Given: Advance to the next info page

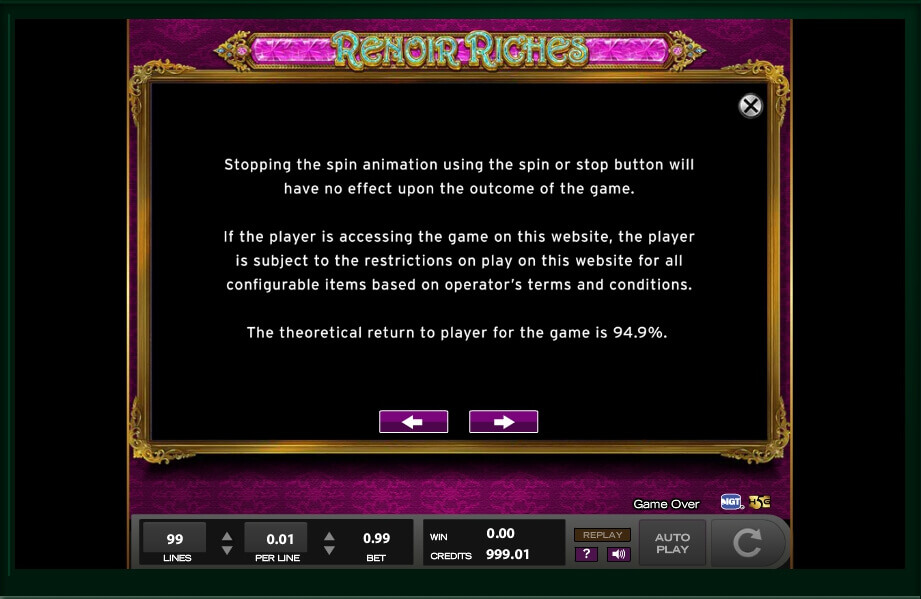Looking at the screenshot, I should [503, 422].
